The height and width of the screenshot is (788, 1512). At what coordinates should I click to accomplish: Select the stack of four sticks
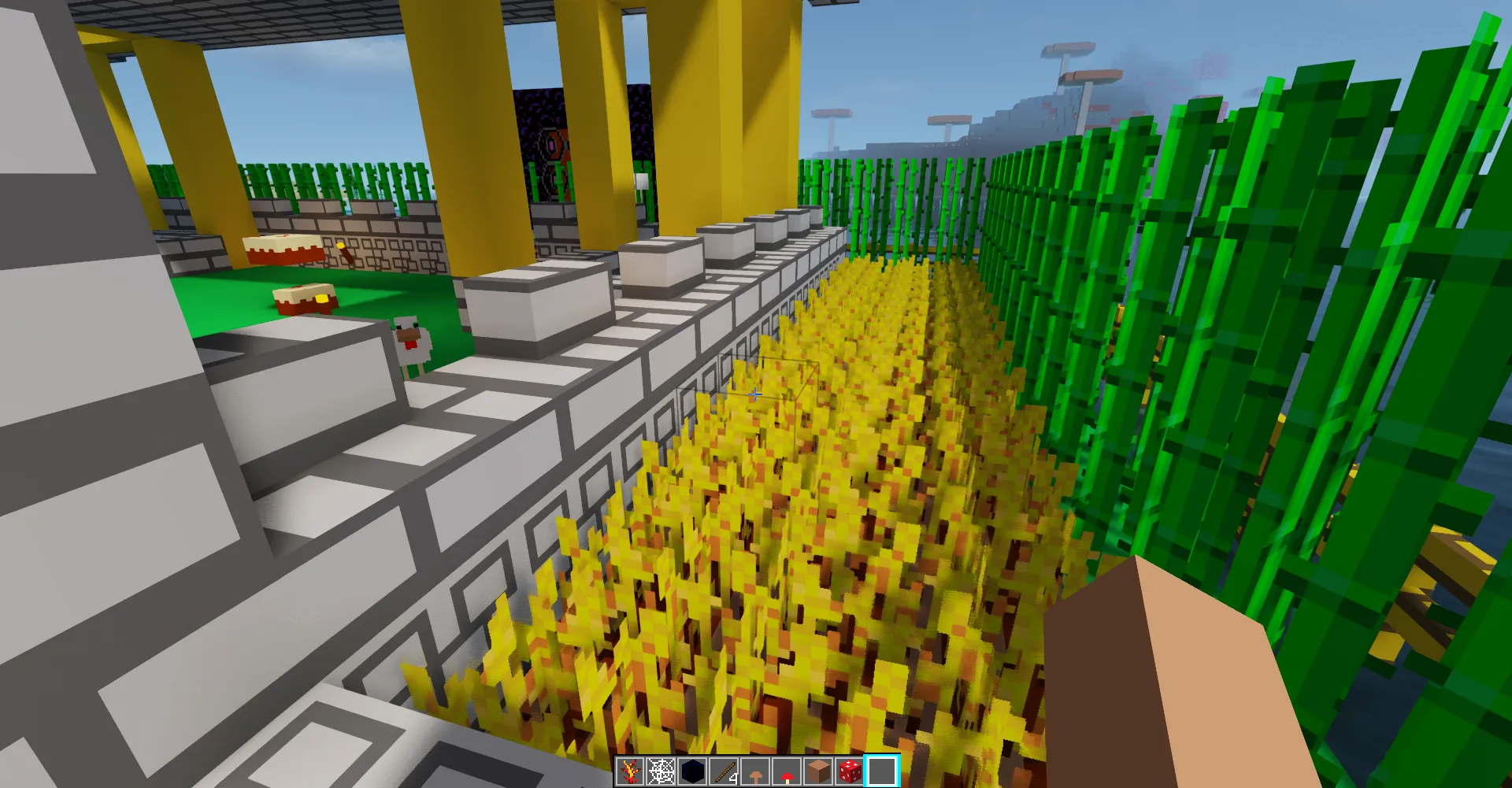pyautogui.click(x=723, y=771)
